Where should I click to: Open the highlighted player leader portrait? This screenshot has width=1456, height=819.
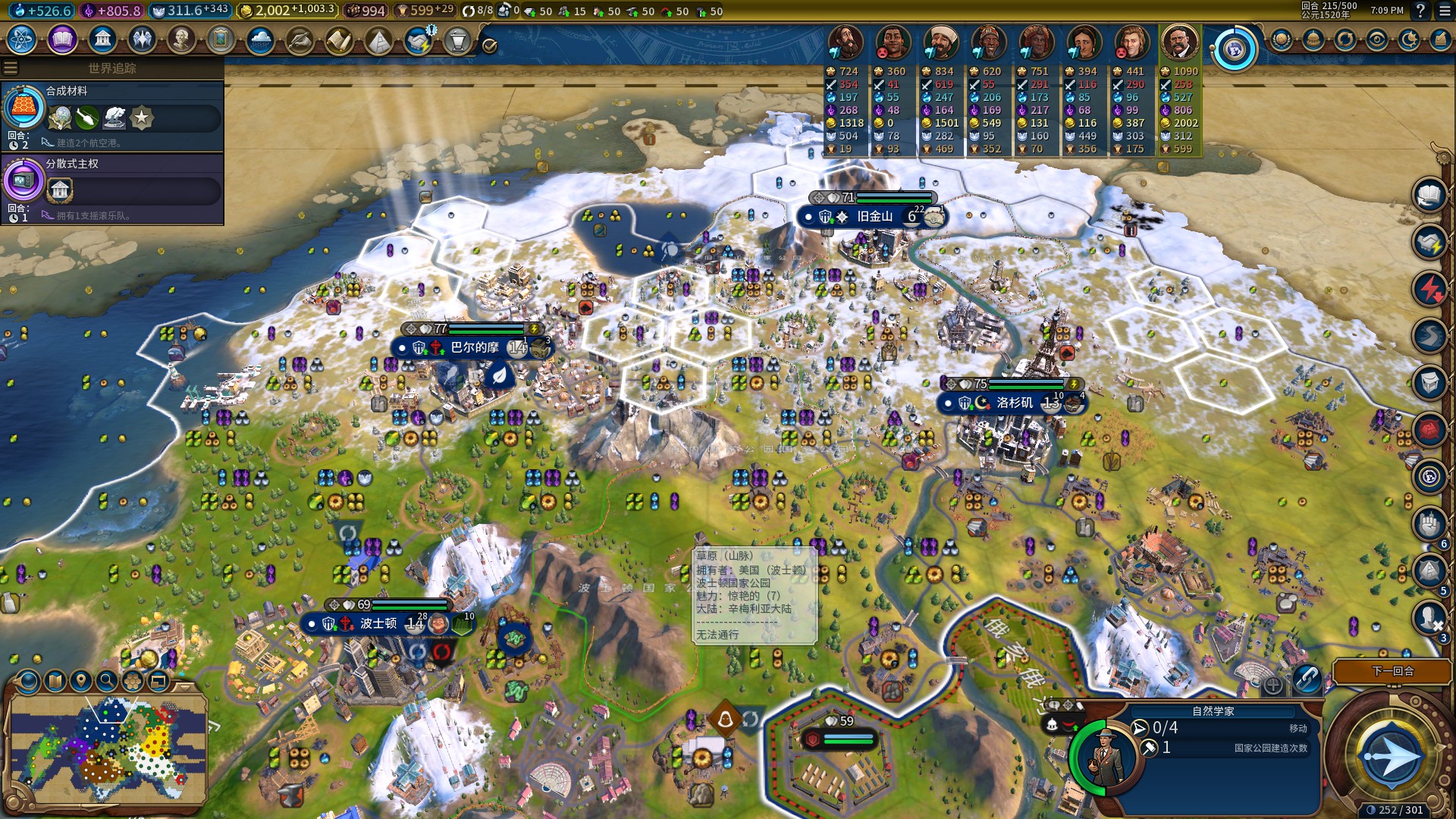[x=1179, y=42]
